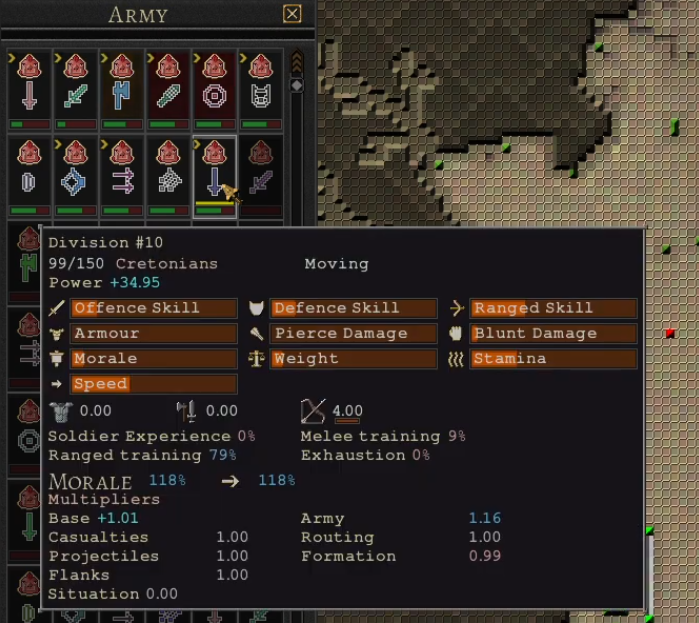Select the highlighted blue downward sword division
Image resolution: width=699 pixels, height=623 pixels.
coord(214,176)
